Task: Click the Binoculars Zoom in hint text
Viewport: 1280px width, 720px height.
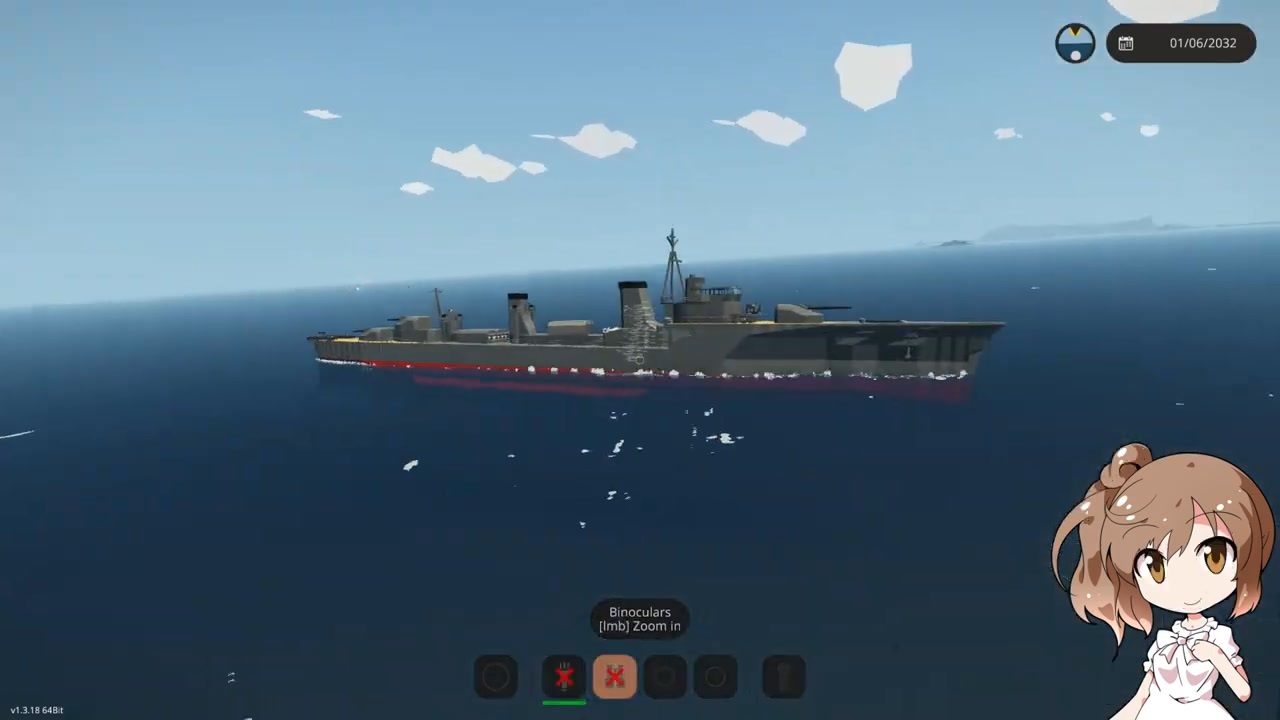Action: (x=639, y=619)
